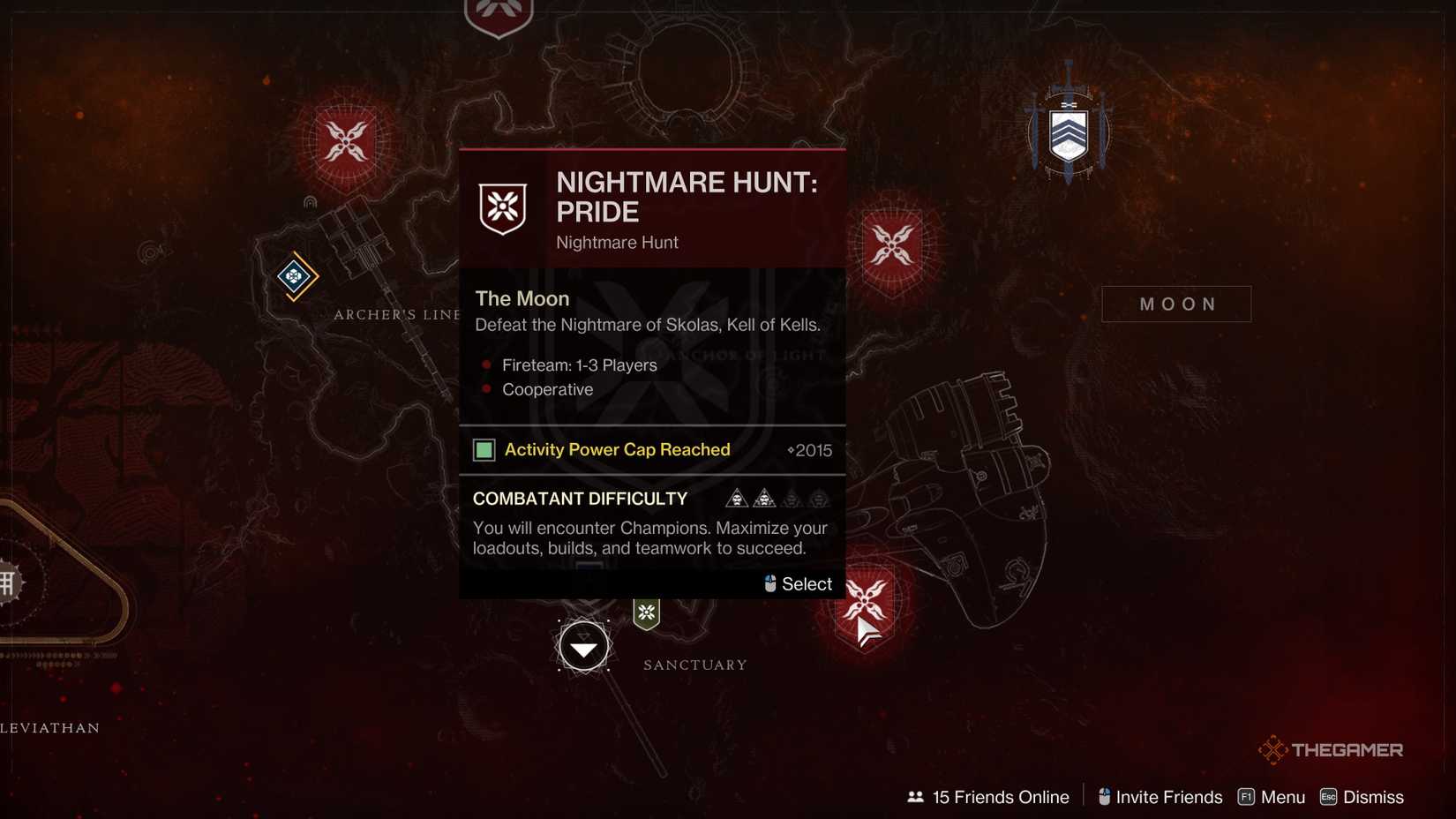
Task: Toggle the green Activity Power Cap checkbox
Action: 484,450
